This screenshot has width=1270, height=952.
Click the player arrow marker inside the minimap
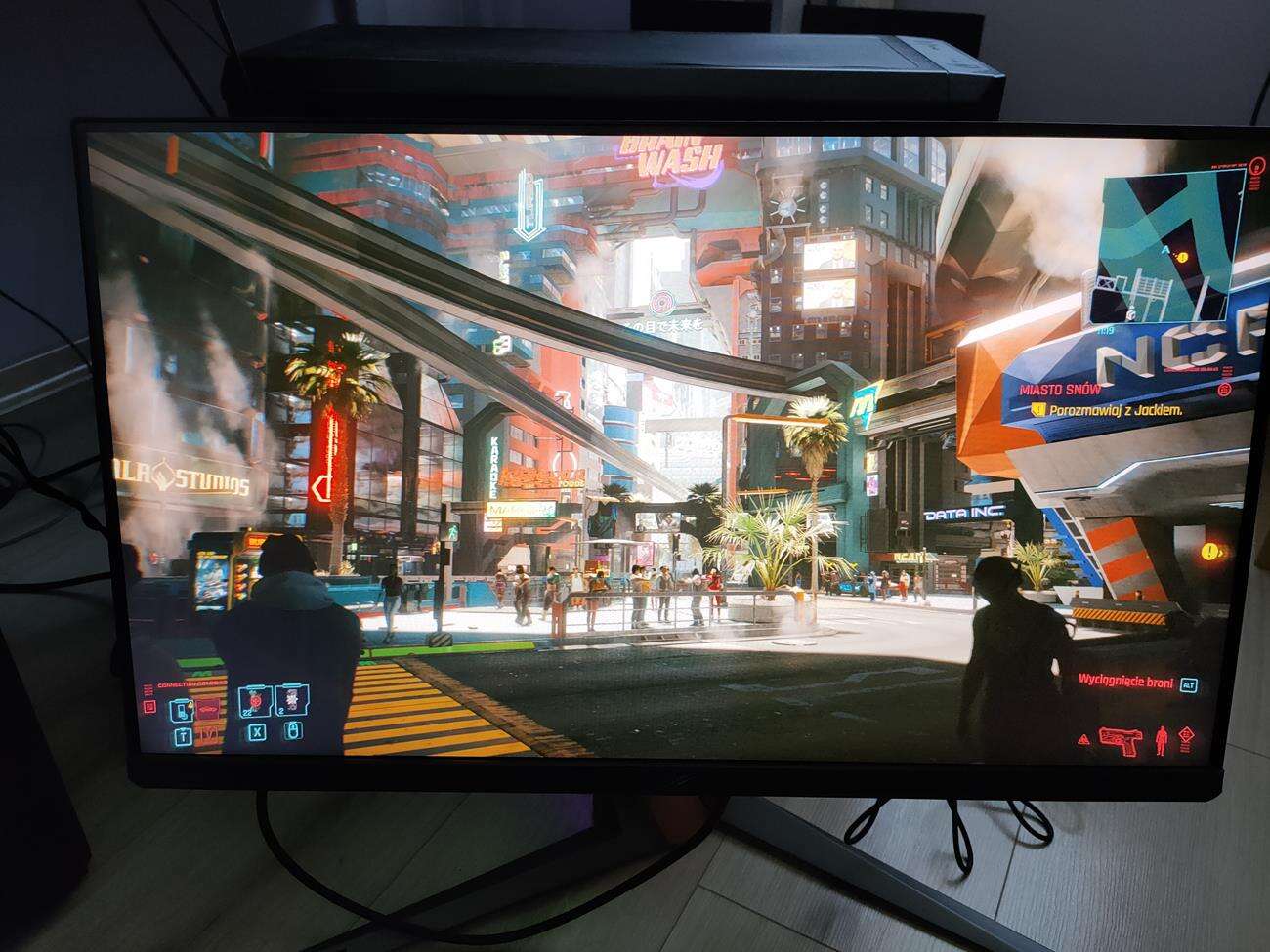[x=1164, y=249]
